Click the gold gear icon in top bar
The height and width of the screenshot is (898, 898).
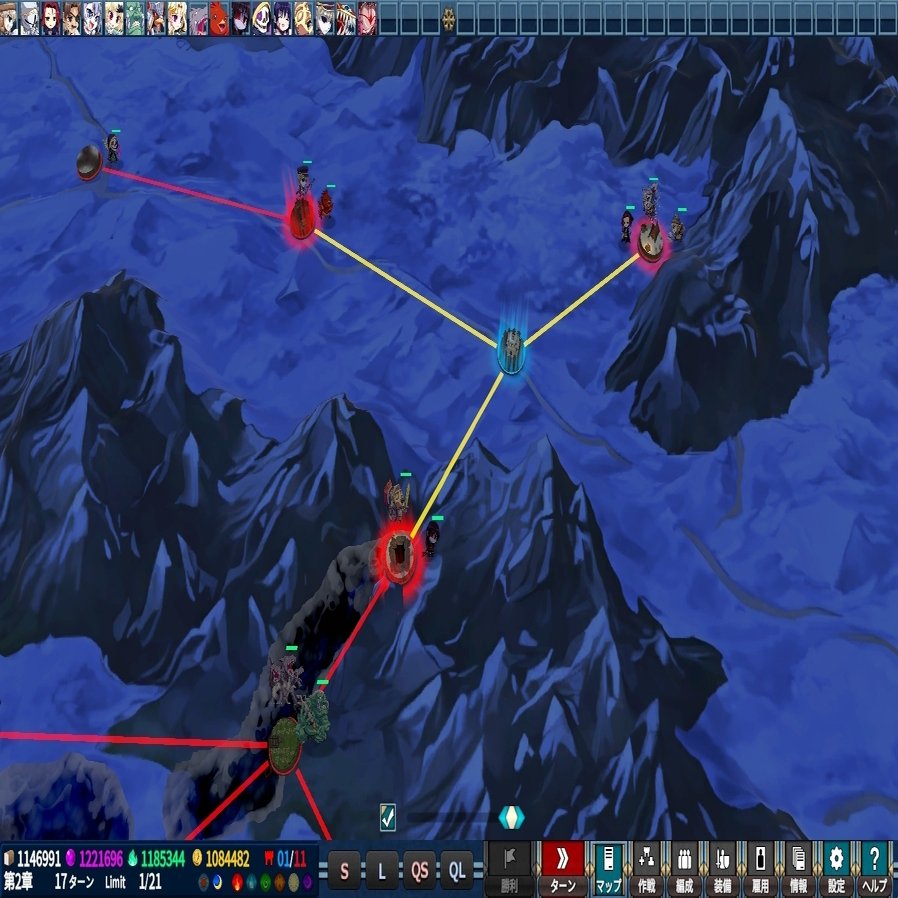click(449, 17)
